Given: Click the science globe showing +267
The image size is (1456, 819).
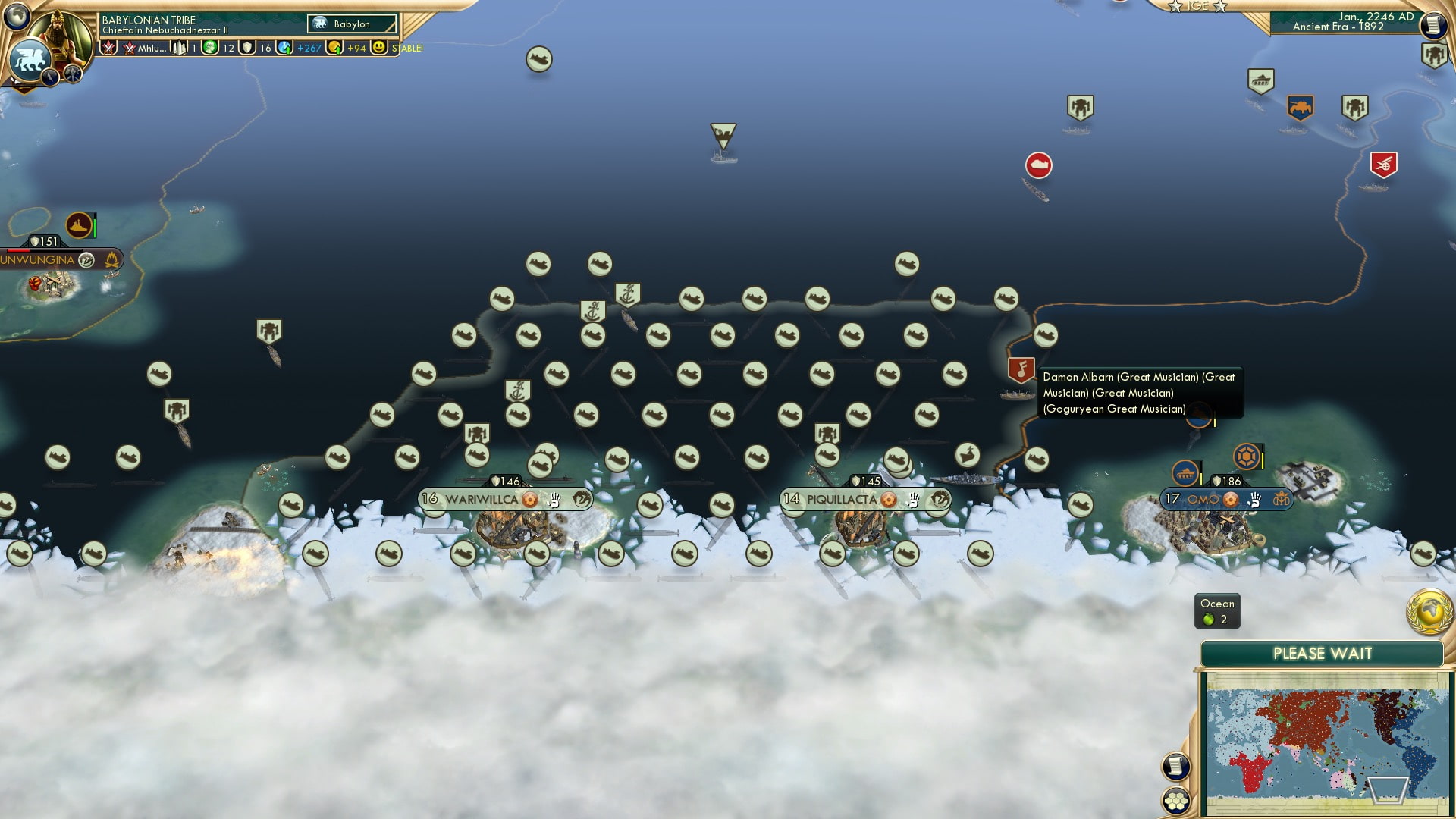Looking at the screenshot, I should tap(285, 47).
